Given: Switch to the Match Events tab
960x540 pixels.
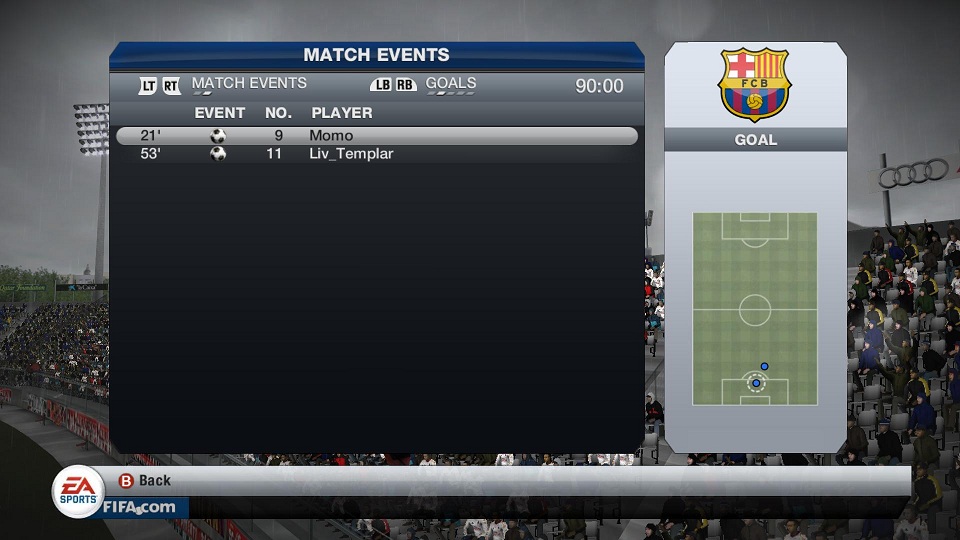Looking at the screenshot, I should pos(248,84).
